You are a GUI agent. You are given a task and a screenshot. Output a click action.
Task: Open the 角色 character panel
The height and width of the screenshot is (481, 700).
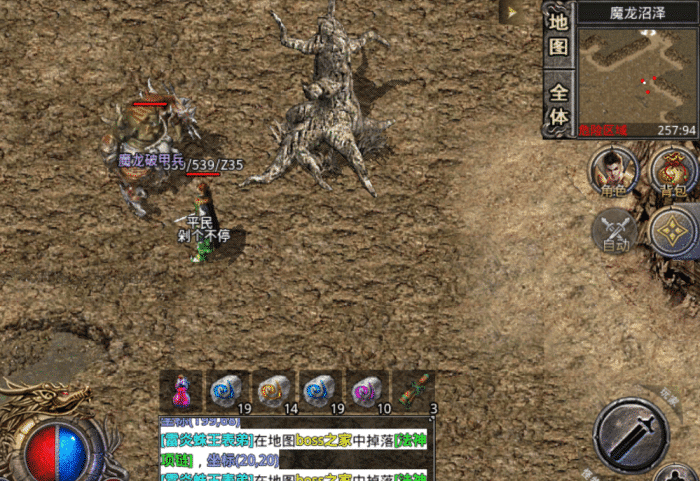click(613, 169)
